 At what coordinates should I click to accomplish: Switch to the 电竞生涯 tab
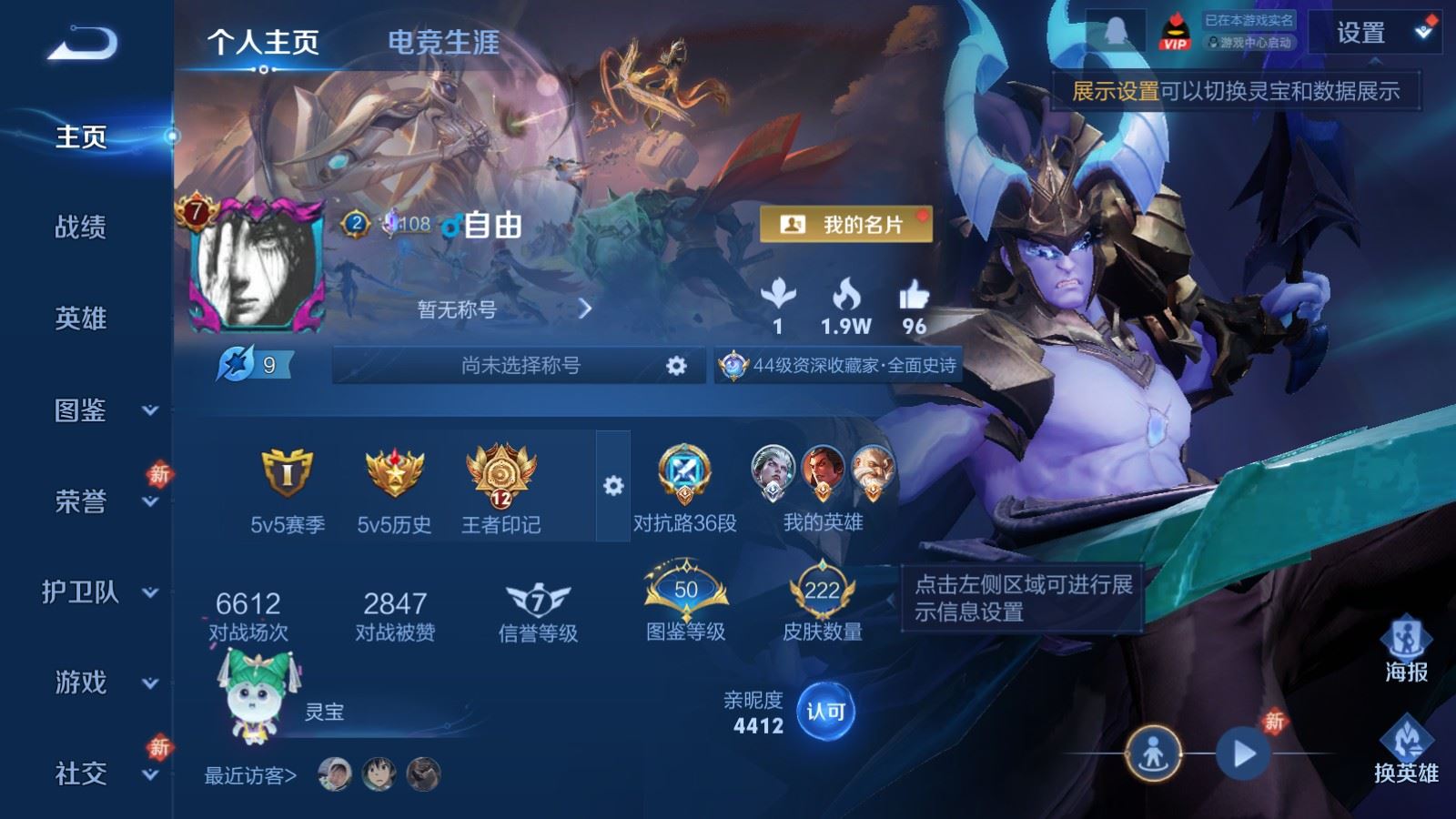click(443, 42)
